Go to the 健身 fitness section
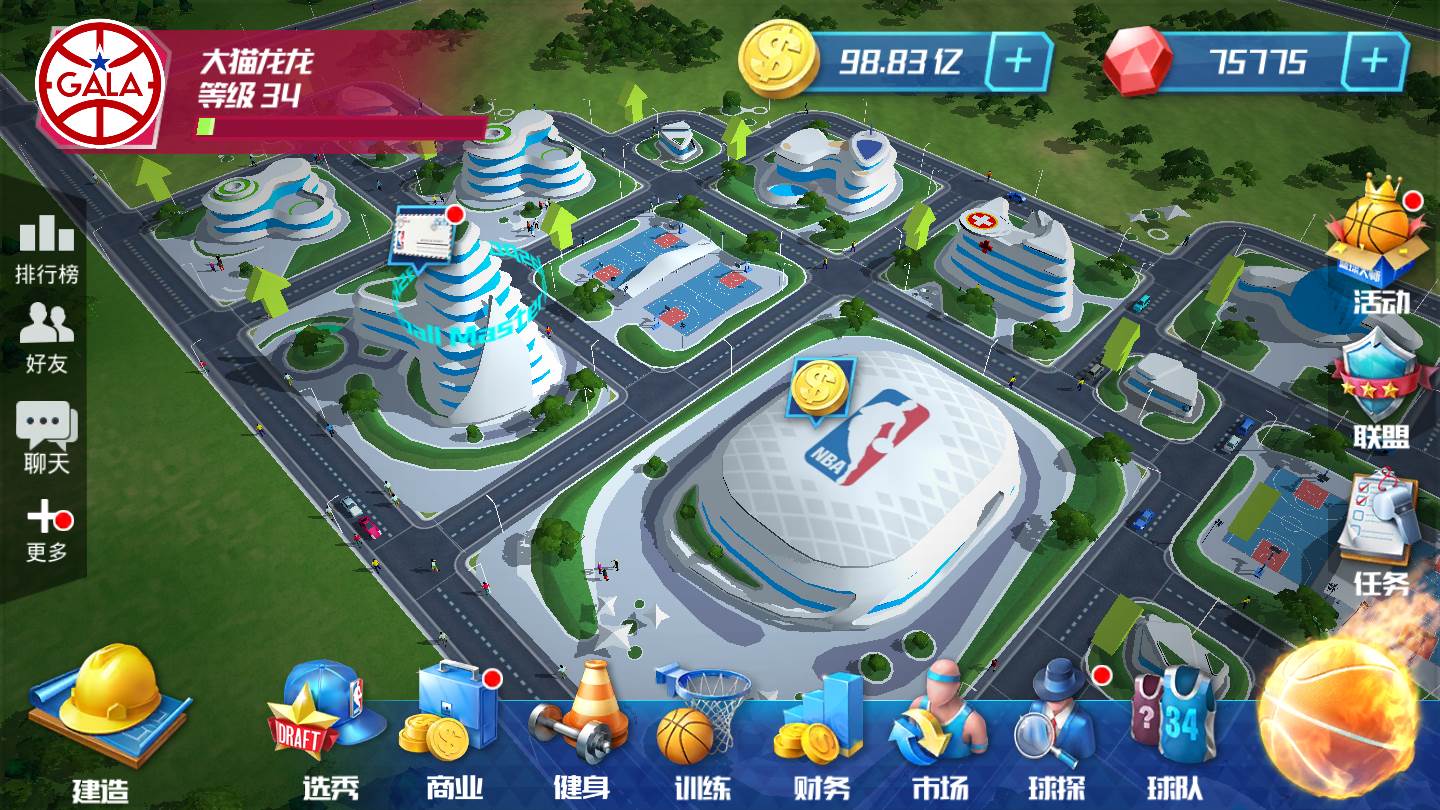Screen dimensions: 1440x810 click(x=581, y=730)
